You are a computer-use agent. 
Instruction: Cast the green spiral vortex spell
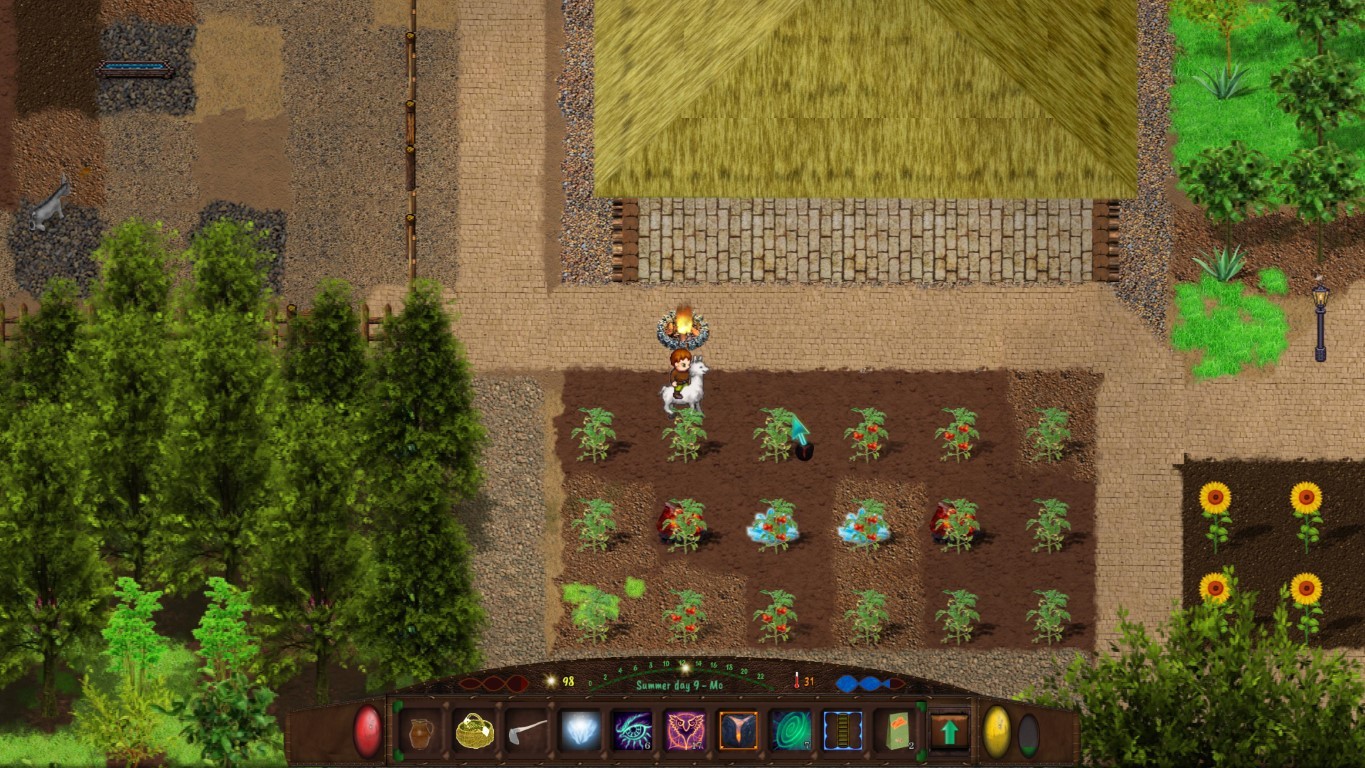790,731
